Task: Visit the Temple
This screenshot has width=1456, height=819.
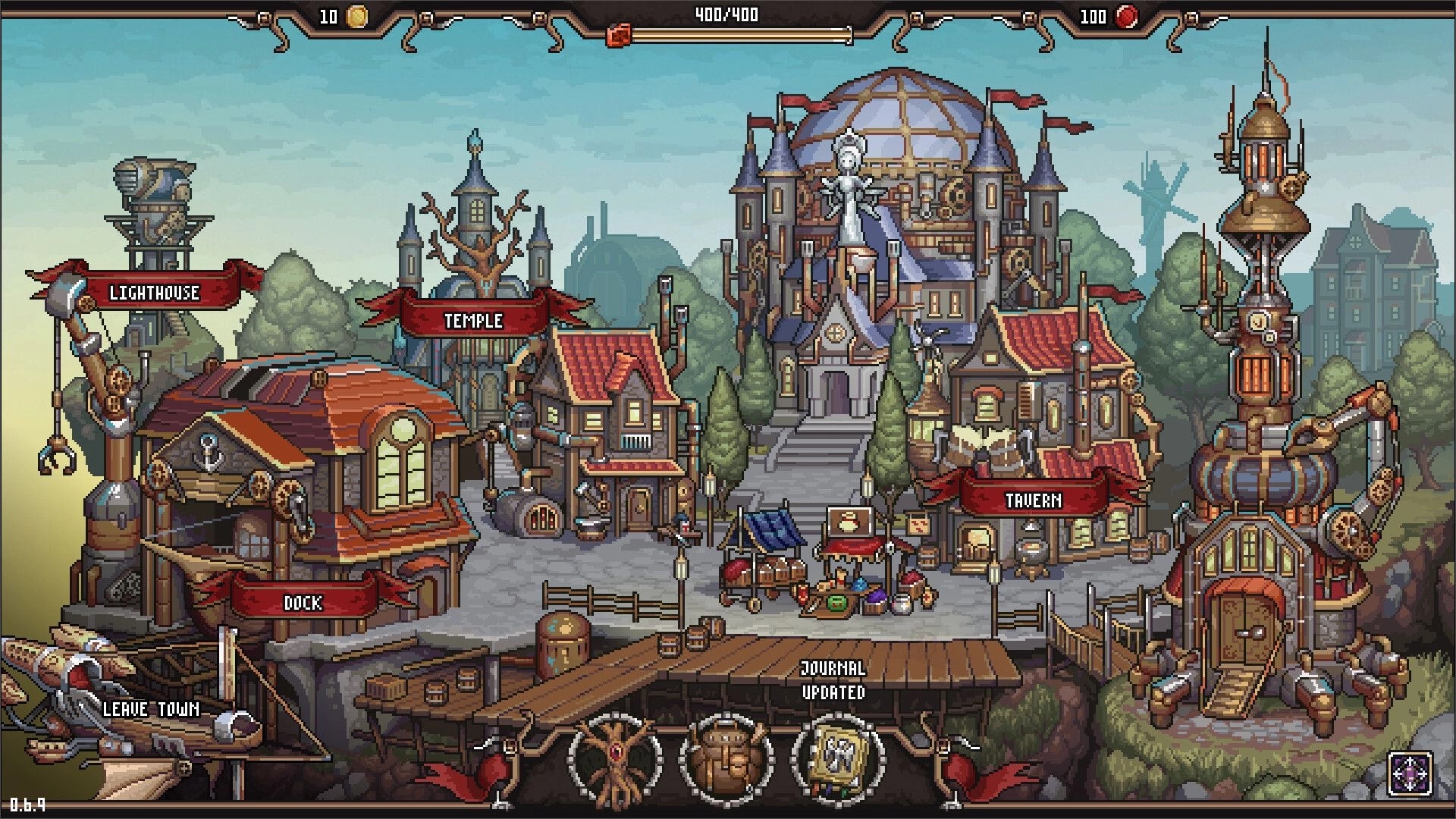Action: 474,320
